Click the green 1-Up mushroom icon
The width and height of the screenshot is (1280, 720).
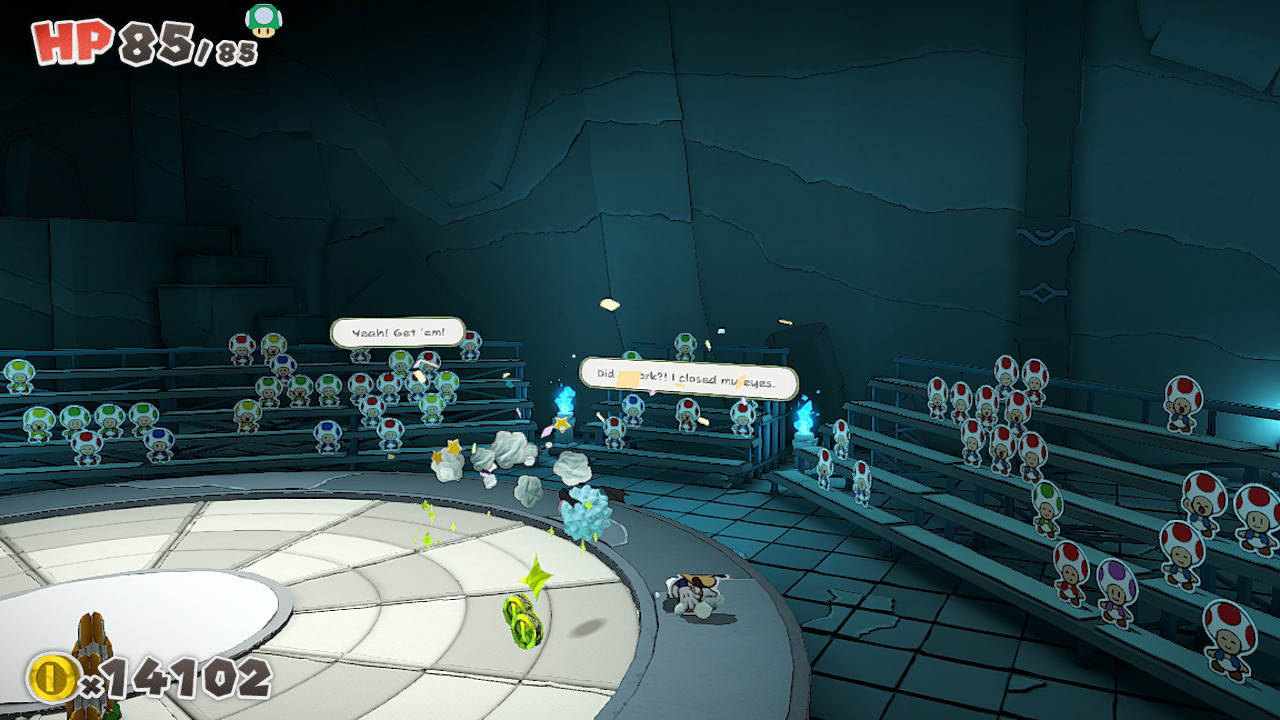coord(264,20)
